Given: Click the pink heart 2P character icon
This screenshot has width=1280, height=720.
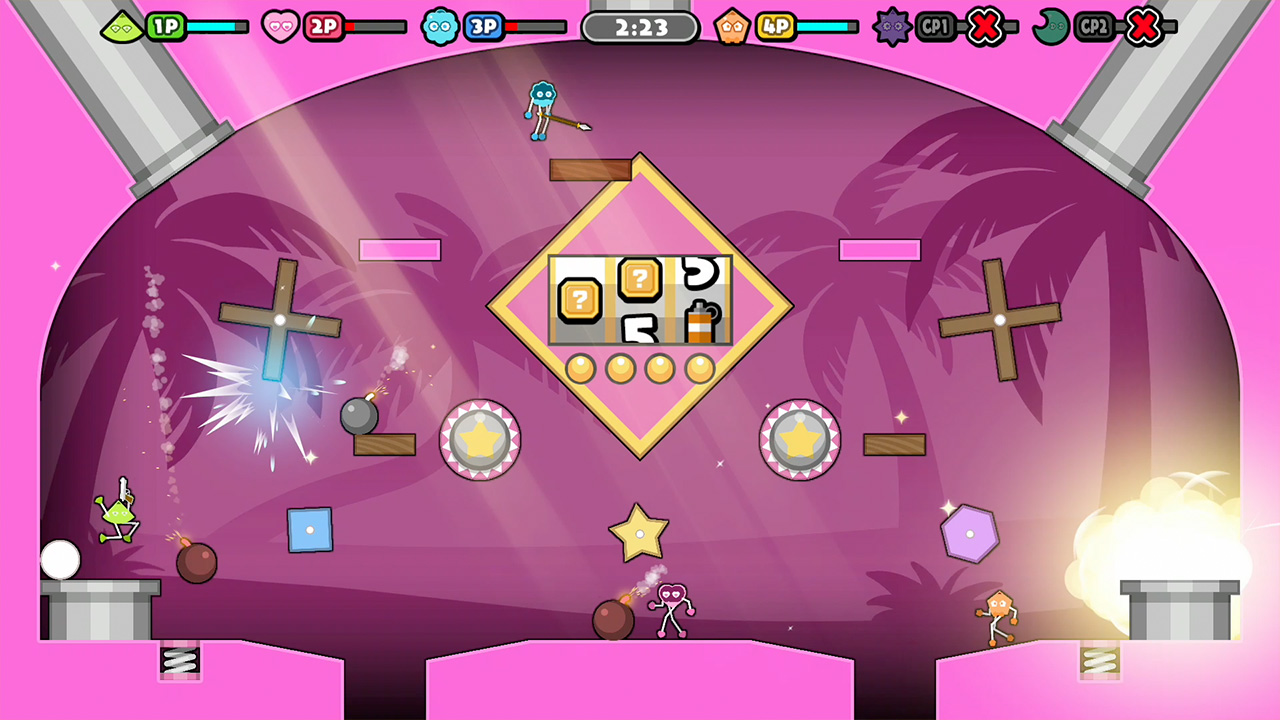Looking at the screenshot, I should 279,27.
